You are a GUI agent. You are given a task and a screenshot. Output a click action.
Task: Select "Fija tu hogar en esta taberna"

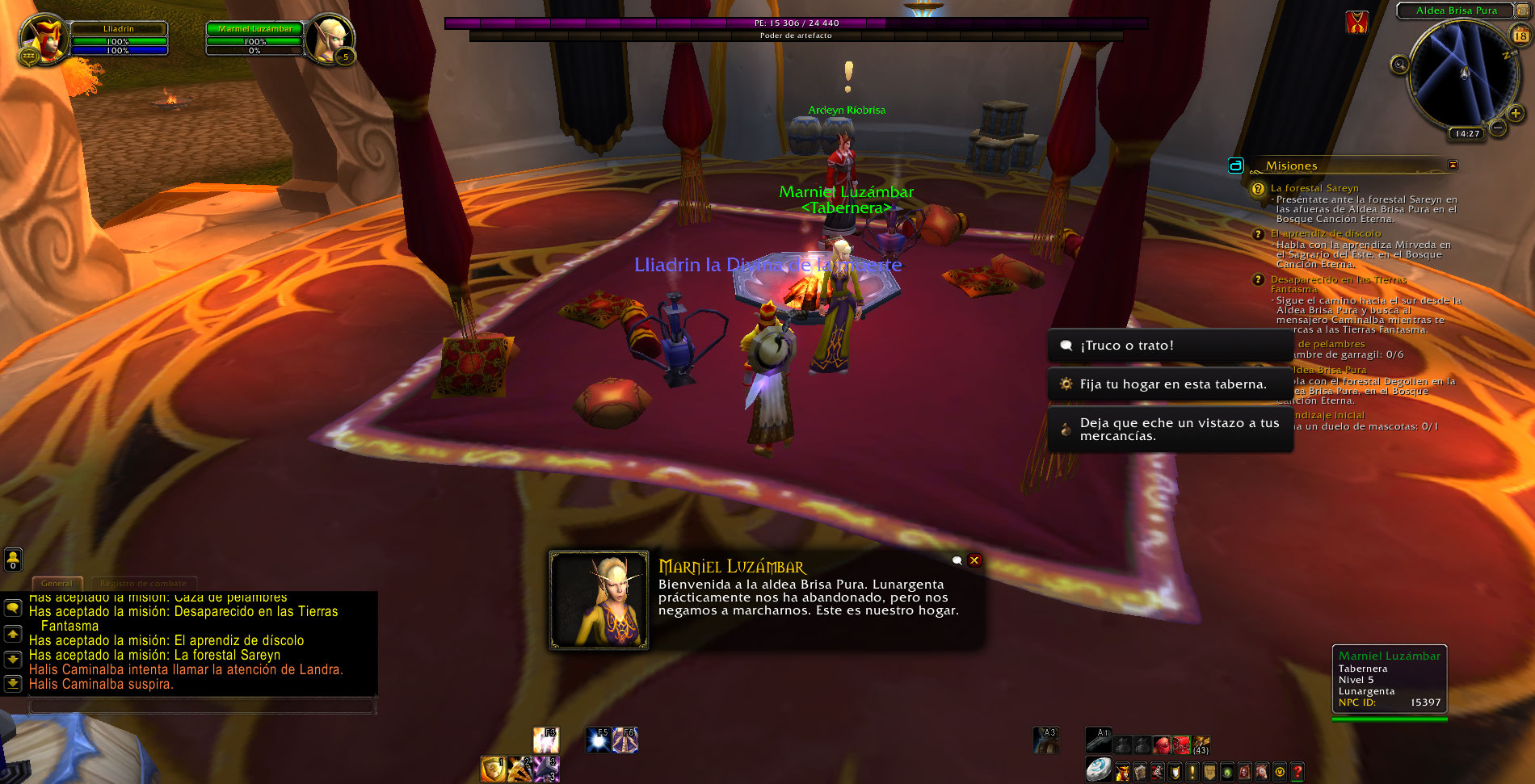tap(1170, 384)
